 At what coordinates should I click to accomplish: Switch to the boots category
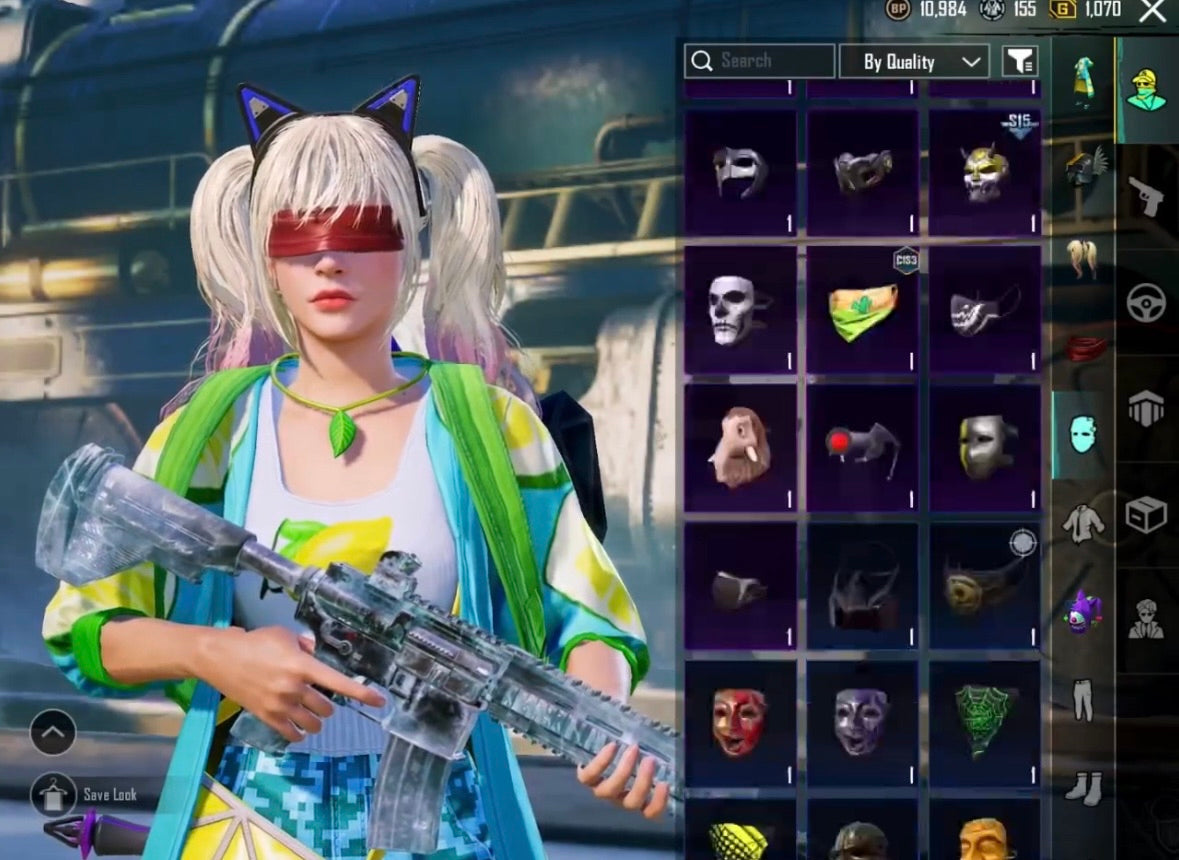point(1083,787)
